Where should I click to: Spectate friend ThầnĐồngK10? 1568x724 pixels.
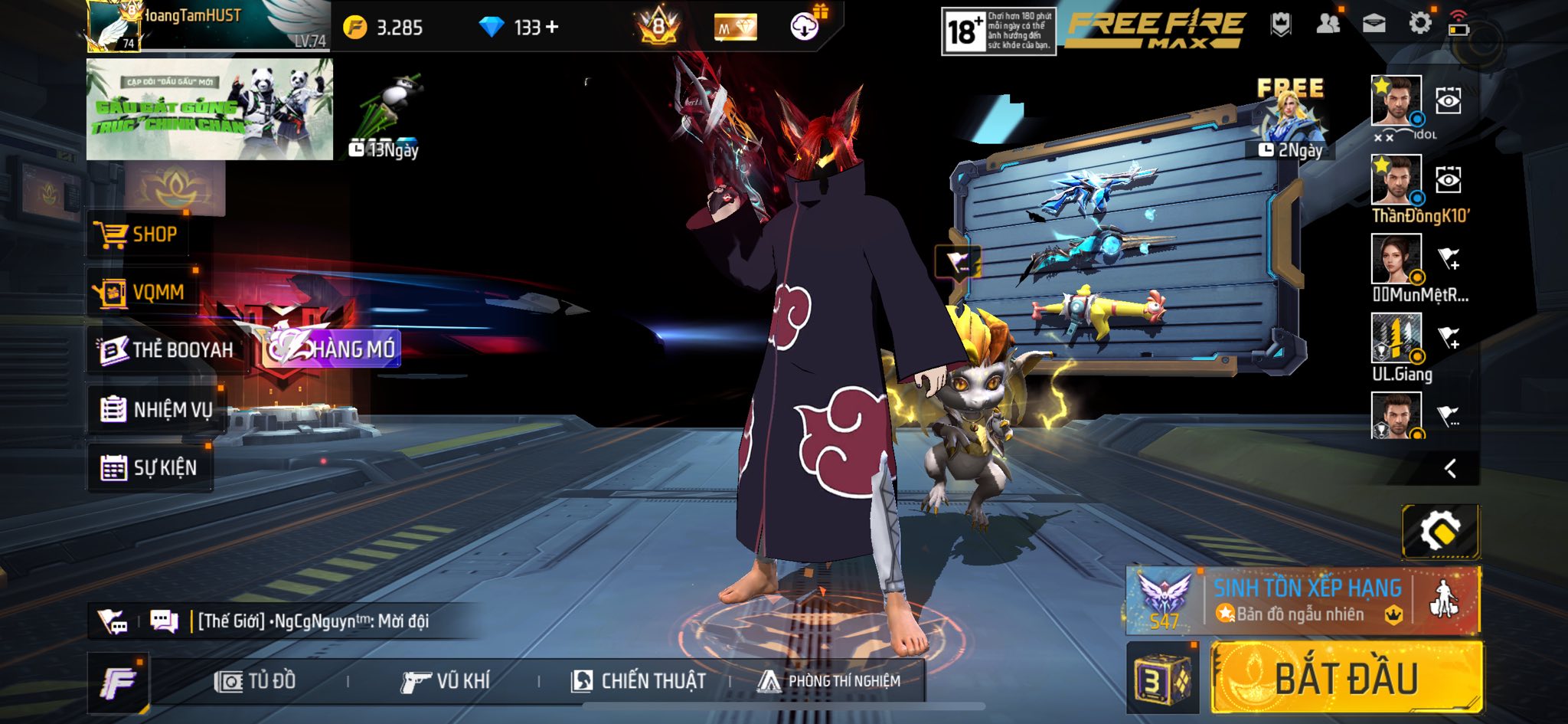[1448, 180]
